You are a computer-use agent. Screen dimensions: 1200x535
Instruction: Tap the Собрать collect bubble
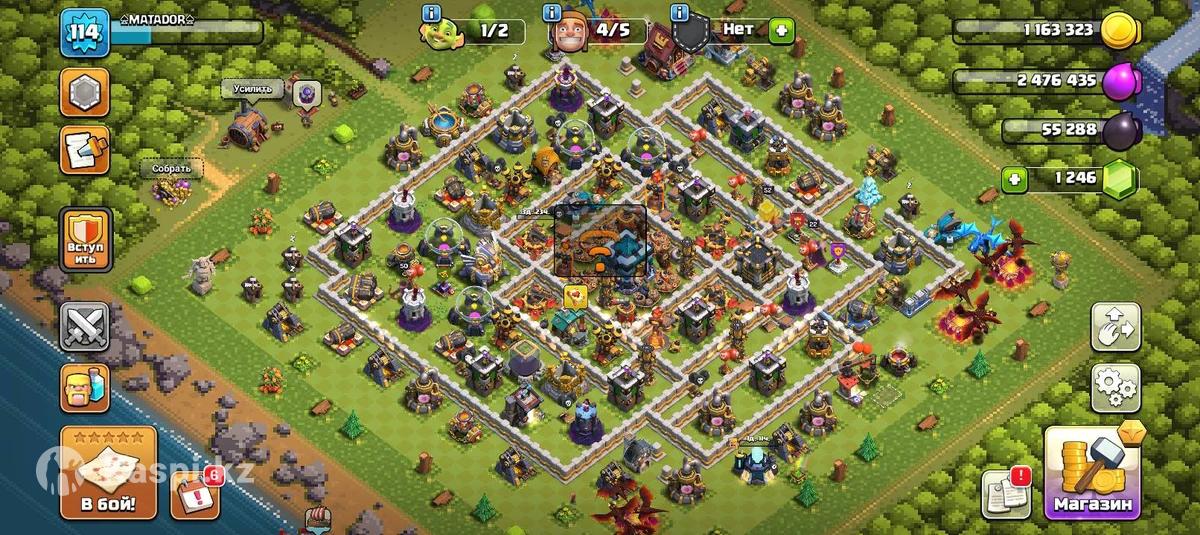[171, 168]
